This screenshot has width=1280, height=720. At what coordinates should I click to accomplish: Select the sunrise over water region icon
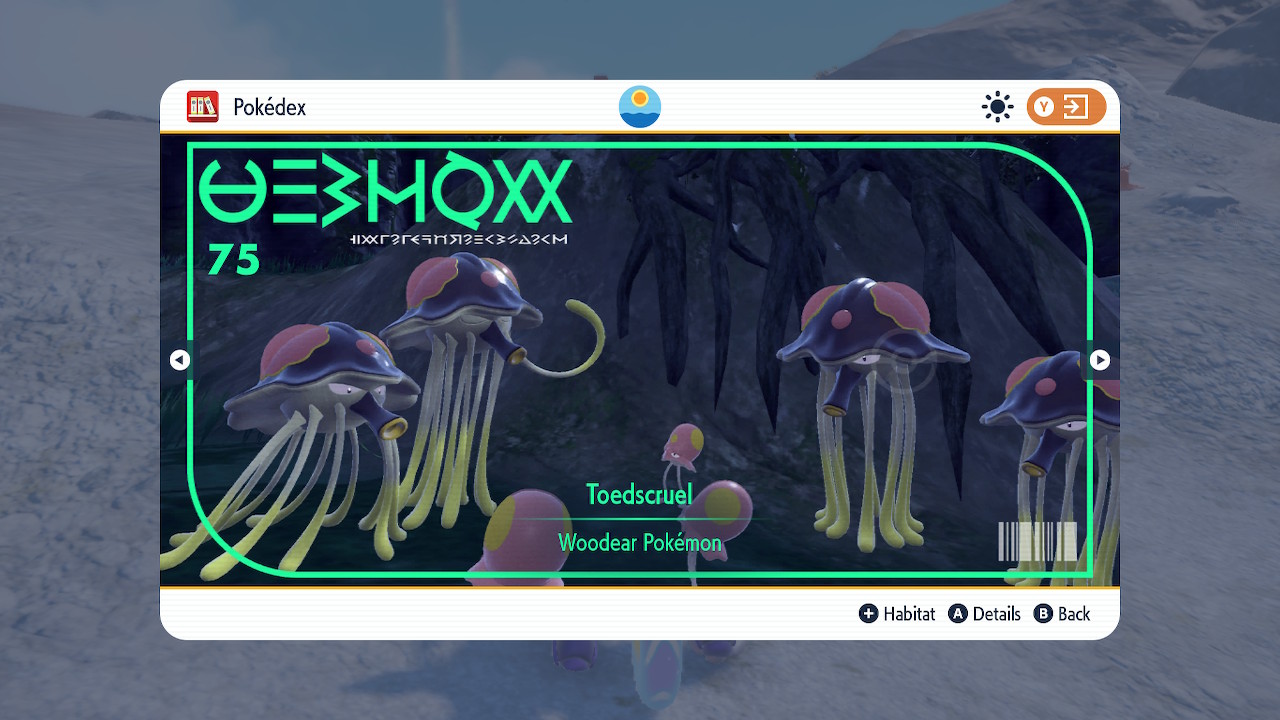pos(640,107)
